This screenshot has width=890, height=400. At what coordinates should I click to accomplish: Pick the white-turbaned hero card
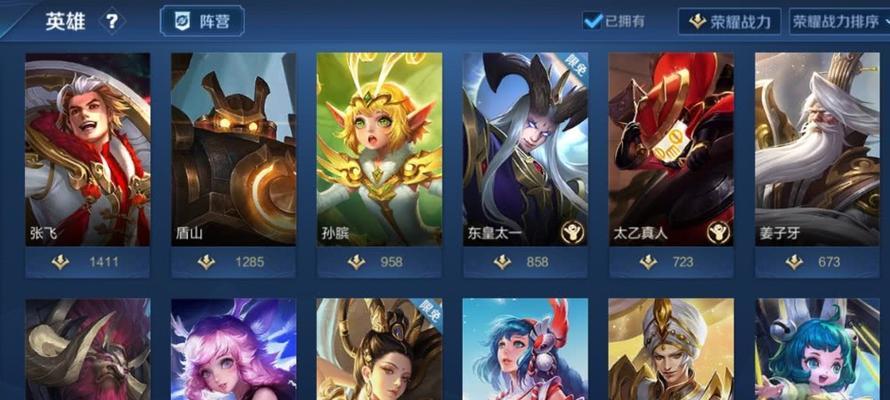(x=671, y=350)
